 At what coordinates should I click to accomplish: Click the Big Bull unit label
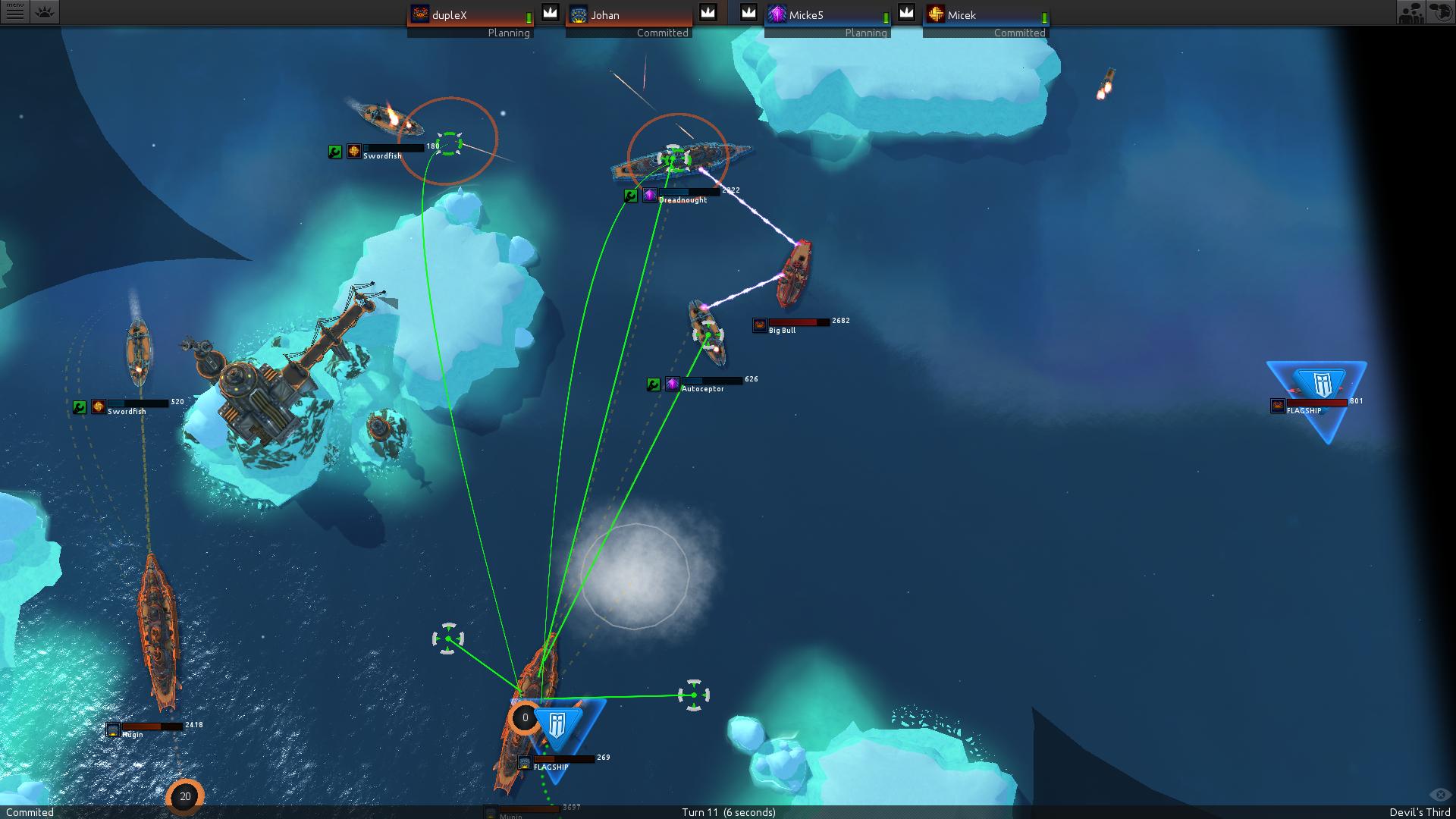tap(782, 330)
